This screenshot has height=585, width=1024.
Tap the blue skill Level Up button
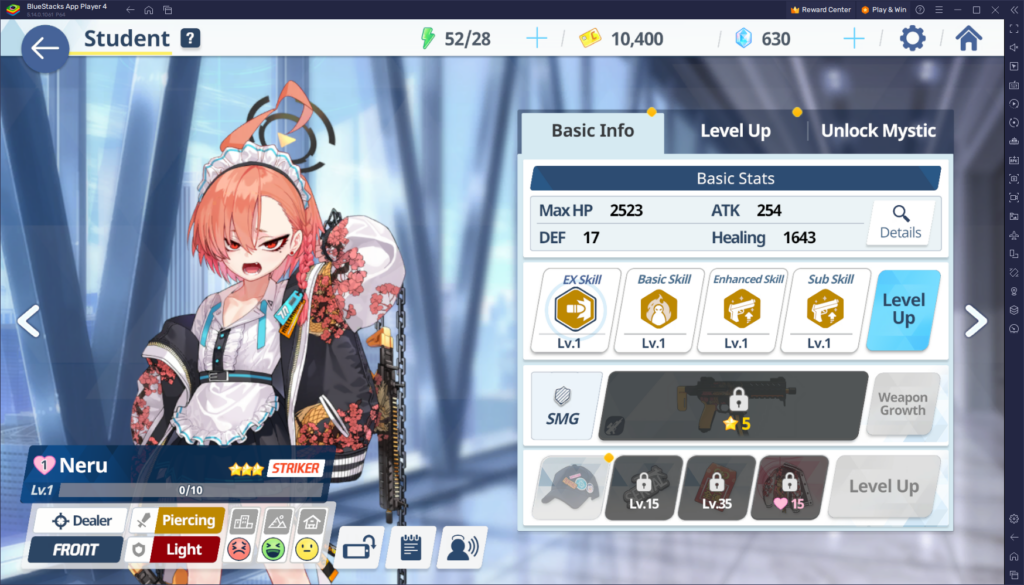pos(903,310)
